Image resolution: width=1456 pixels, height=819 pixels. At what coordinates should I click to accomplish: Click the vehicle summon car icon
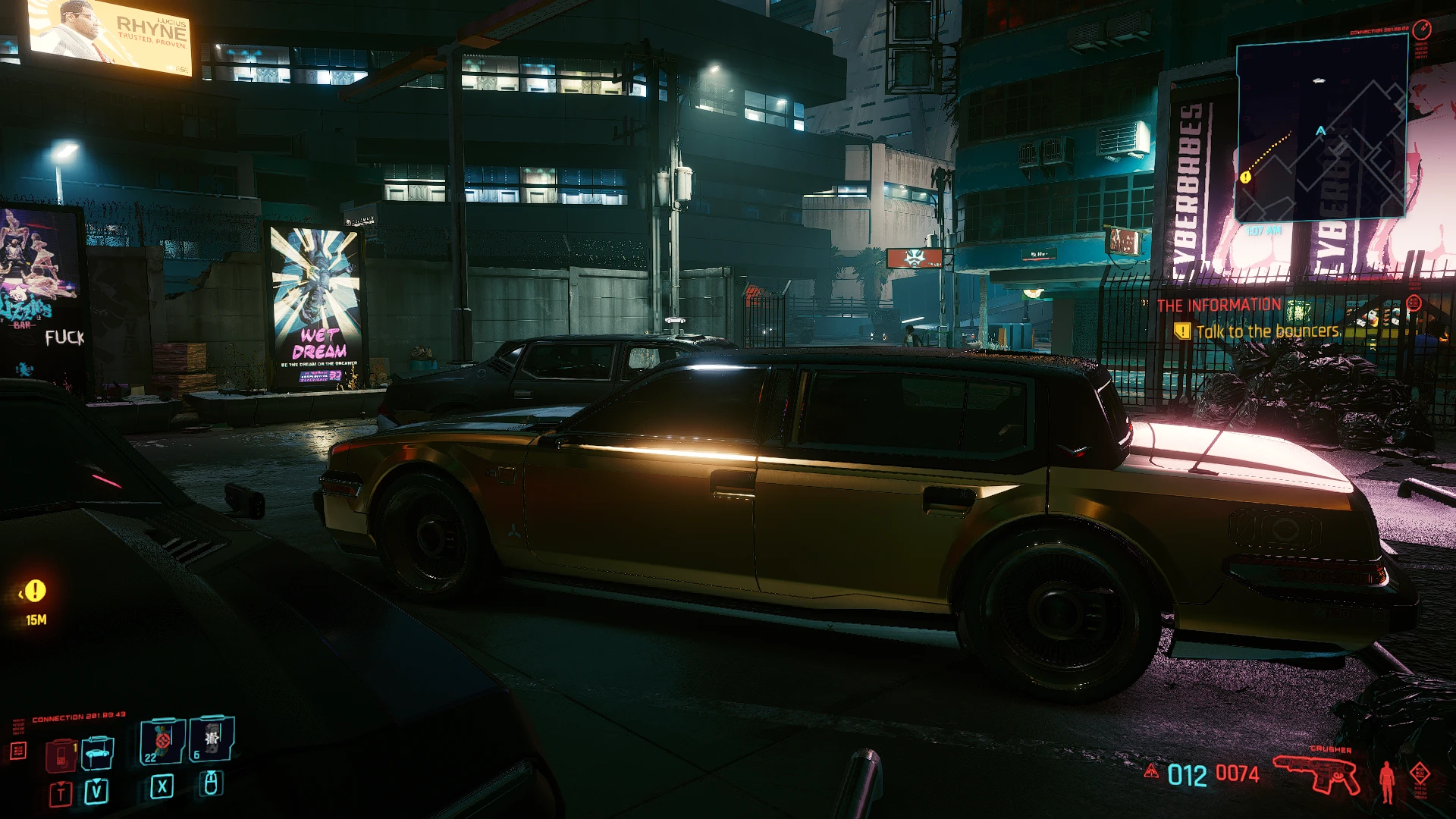[96, 755]
